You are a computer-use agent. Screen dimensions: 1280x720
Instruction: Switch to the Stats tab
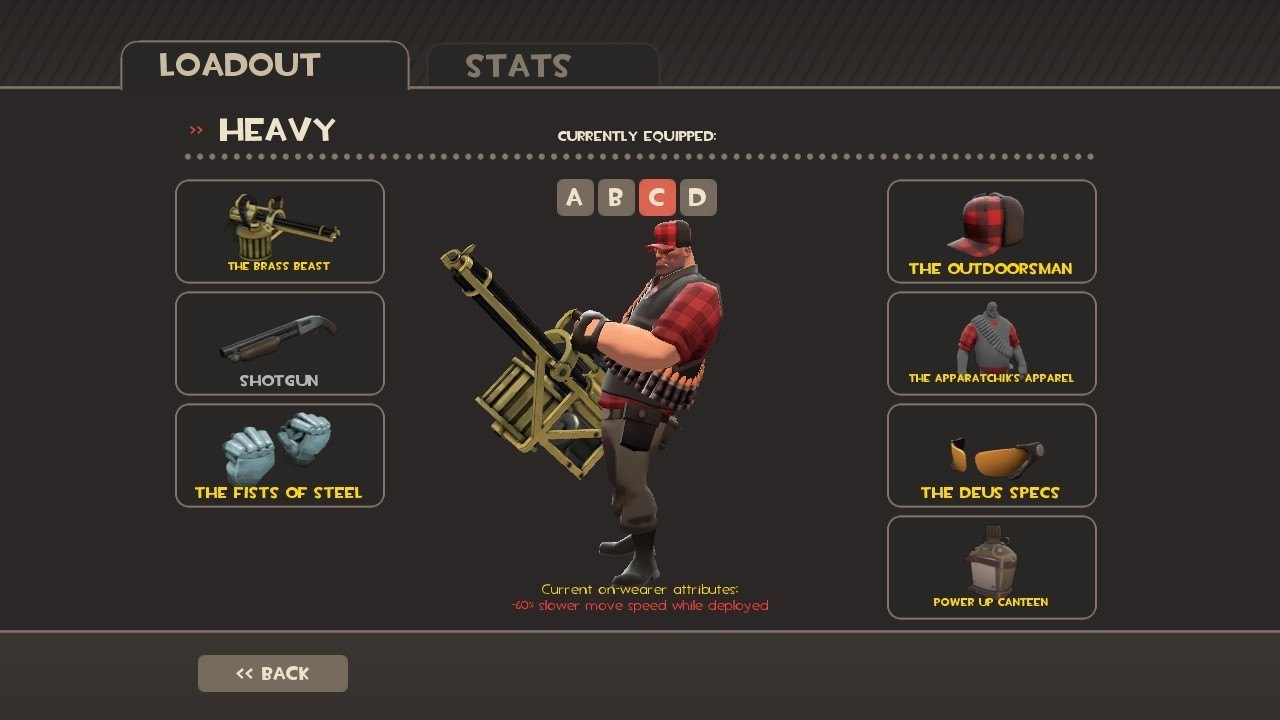coord(543,66)
